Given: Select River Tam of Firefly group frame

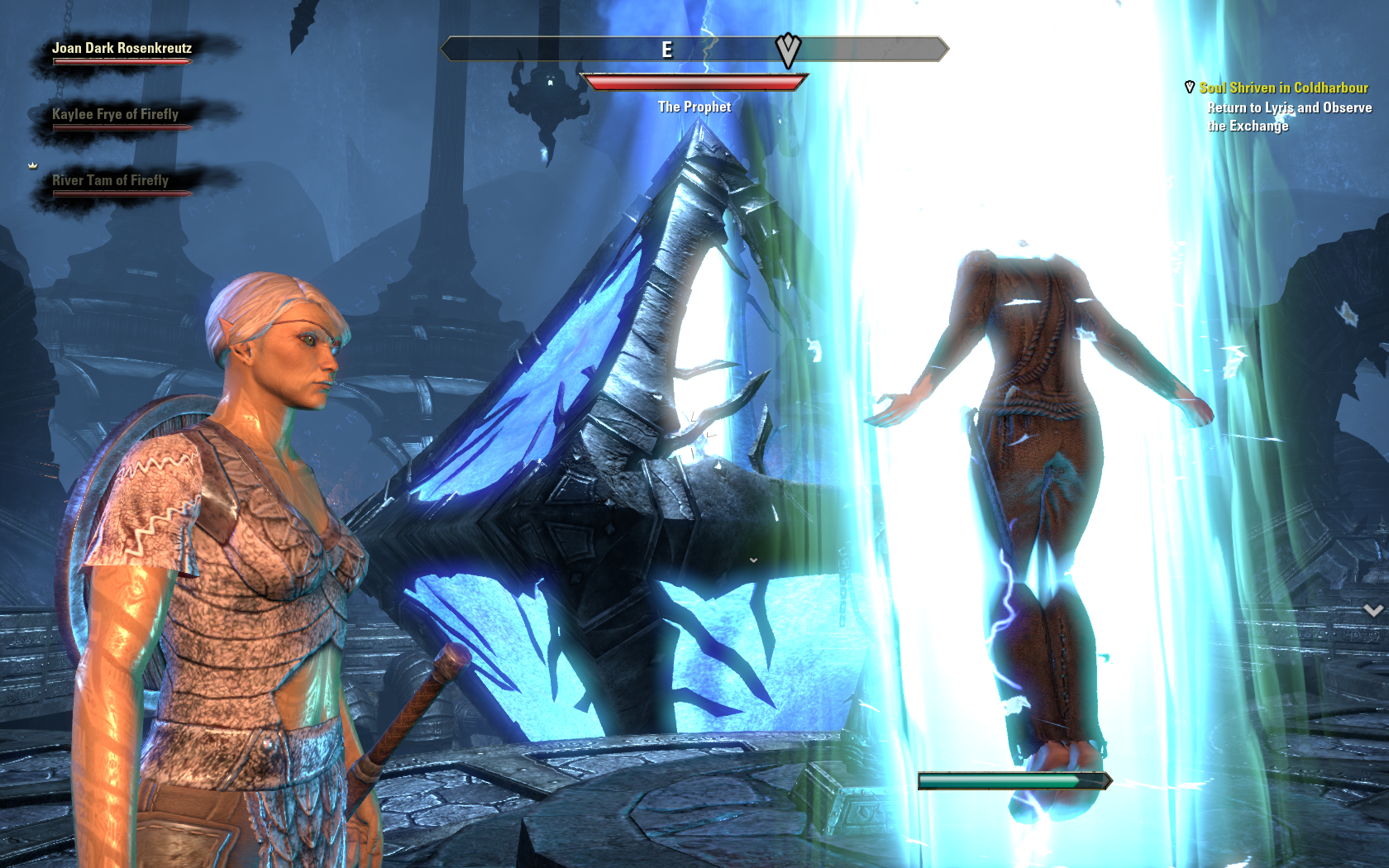Looking at the screenshot, I should pos(110,181).
